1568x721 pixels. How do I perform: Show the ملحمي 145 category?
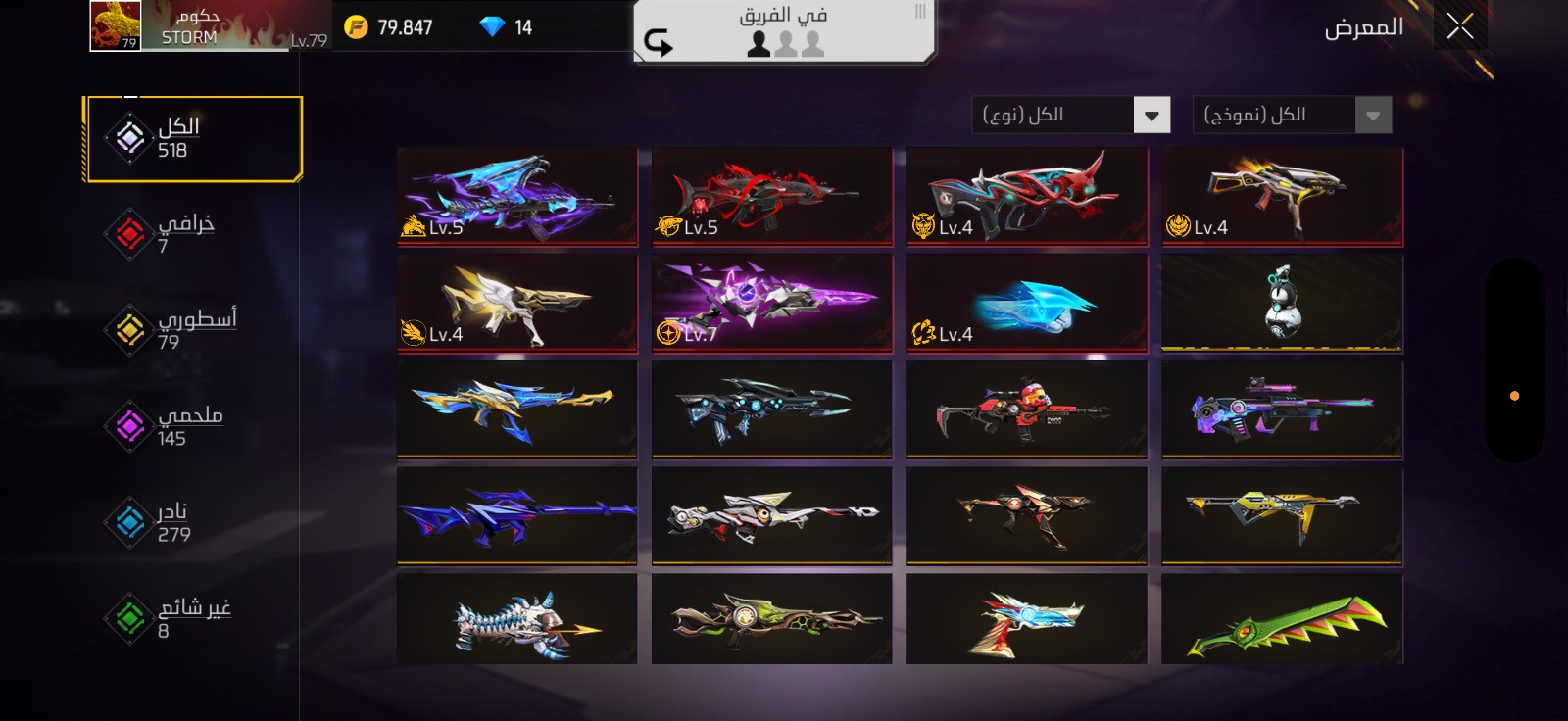click(171, 426)
